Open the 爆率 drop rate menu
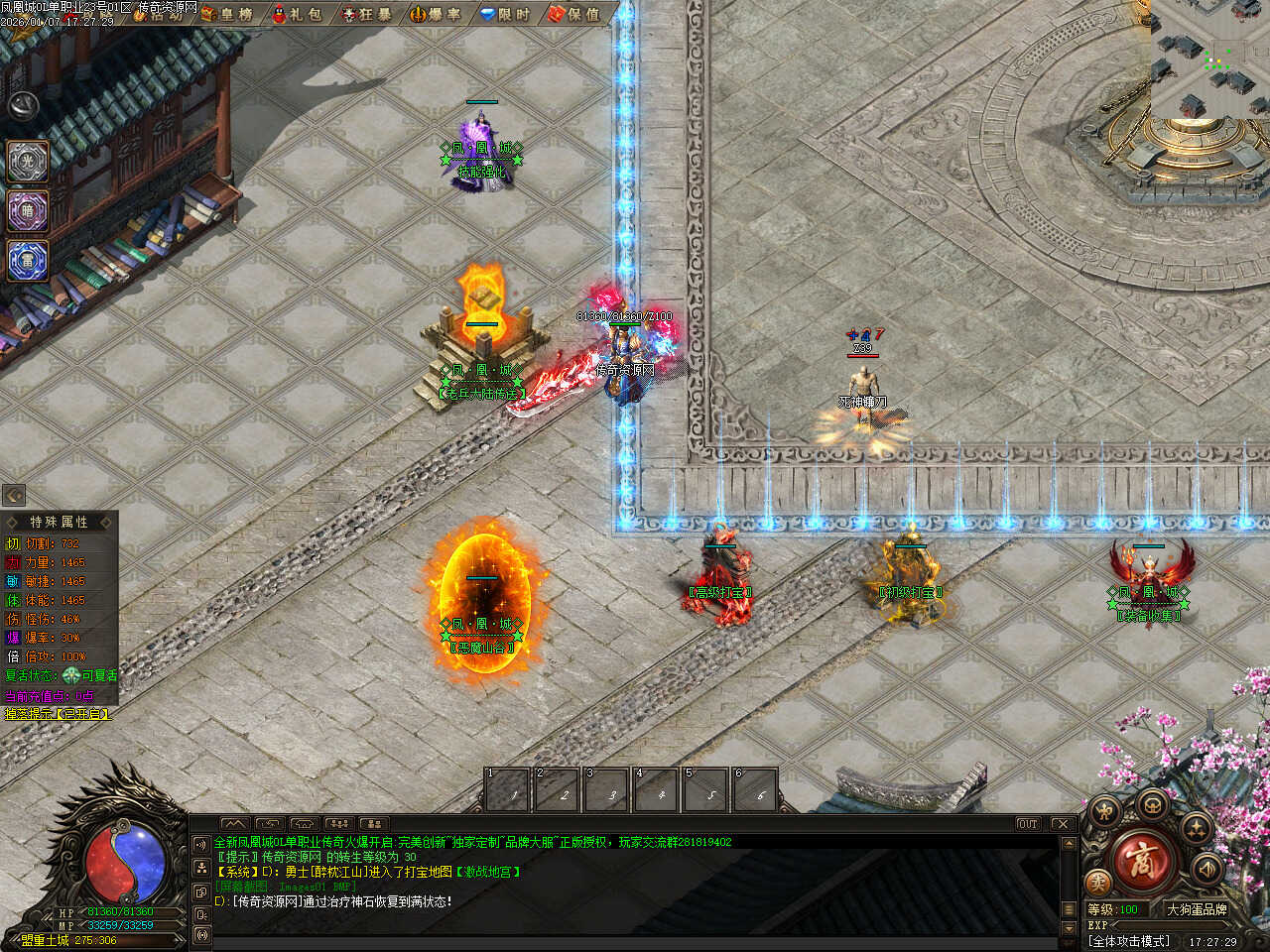 436,14
